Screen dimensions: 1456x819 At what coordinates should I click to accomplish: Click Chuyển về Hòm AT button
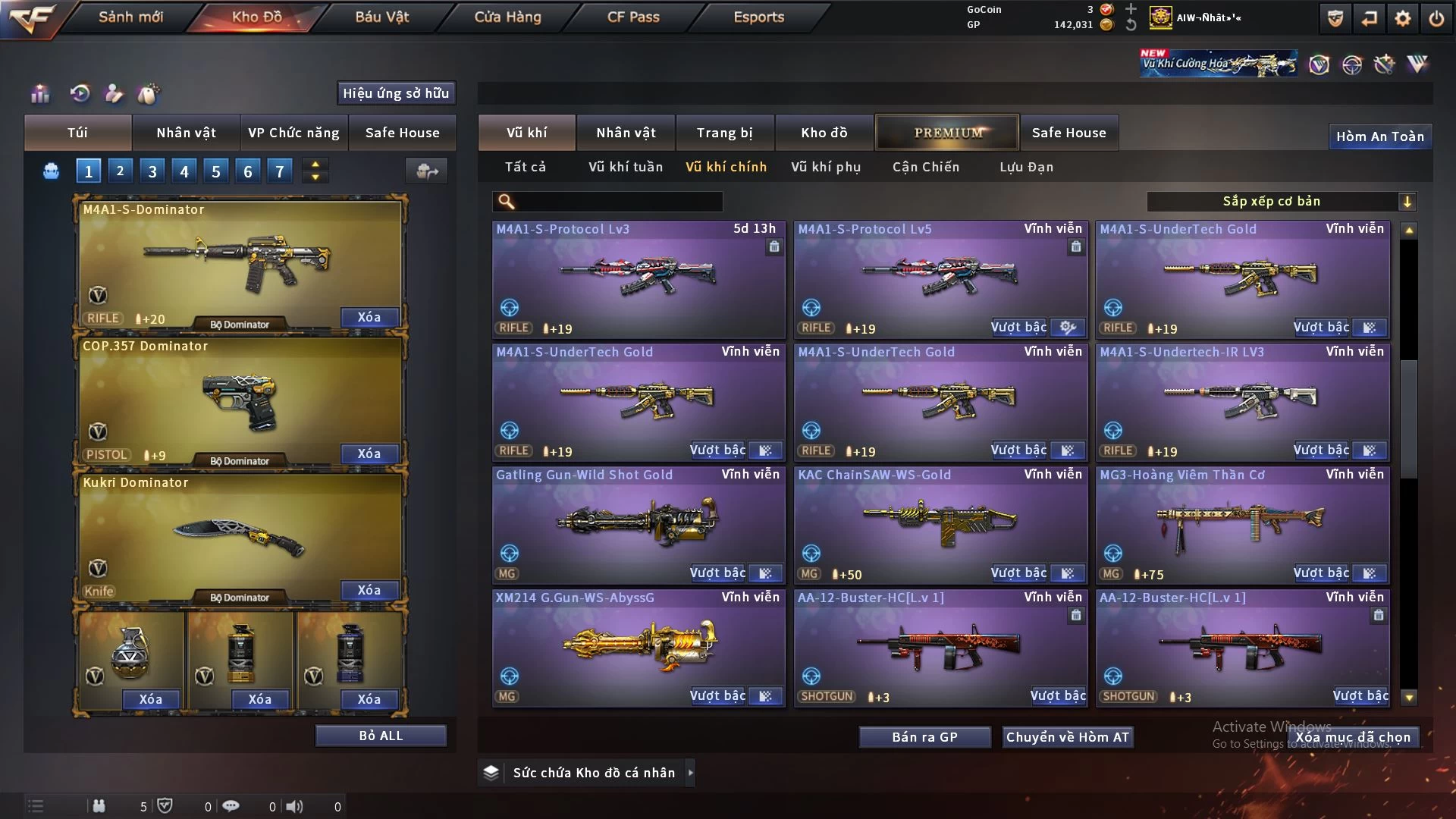coord(1067,737)
